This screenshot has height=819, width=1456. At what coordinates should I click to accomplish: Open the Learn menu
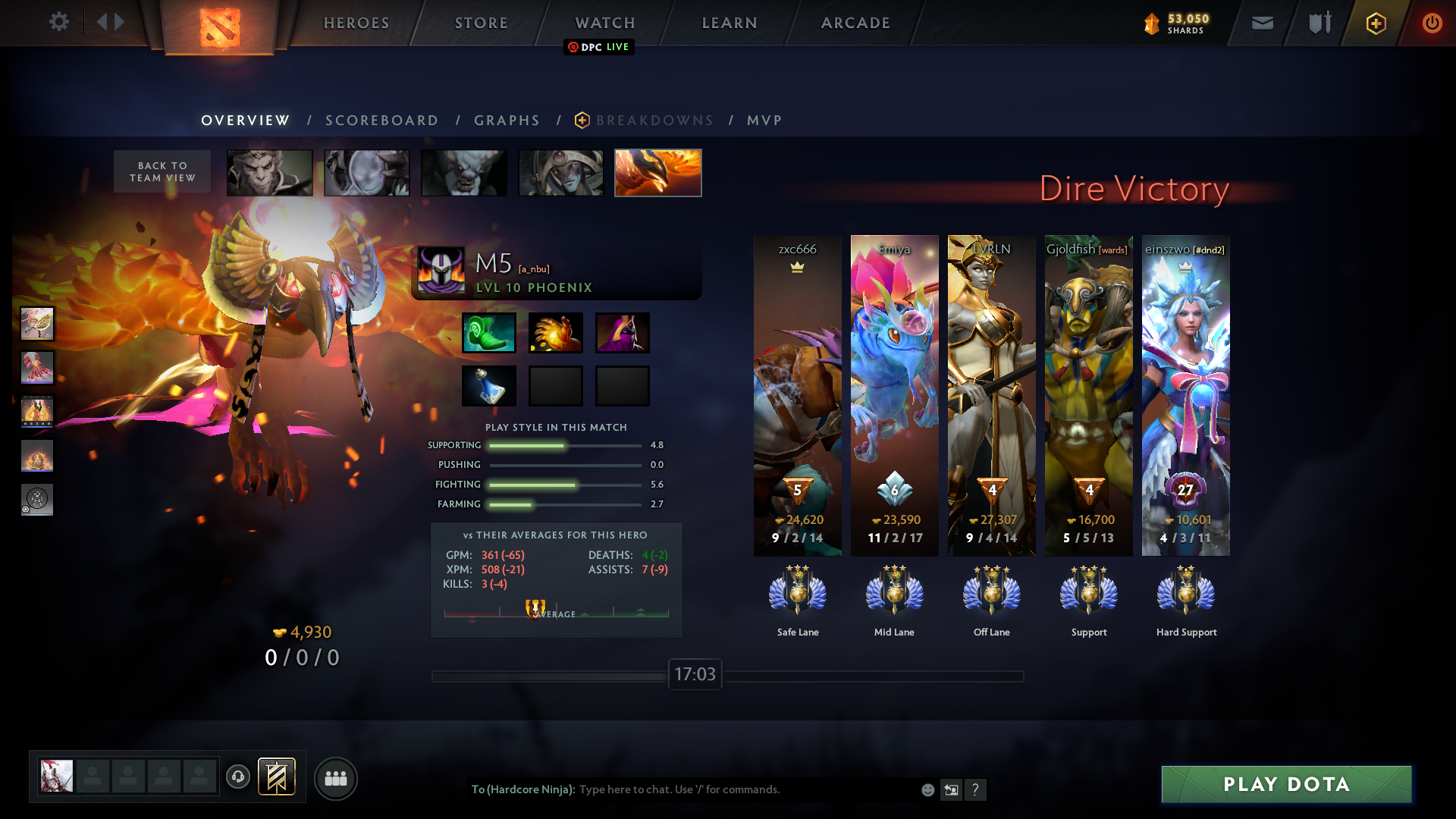coord(730,23)
